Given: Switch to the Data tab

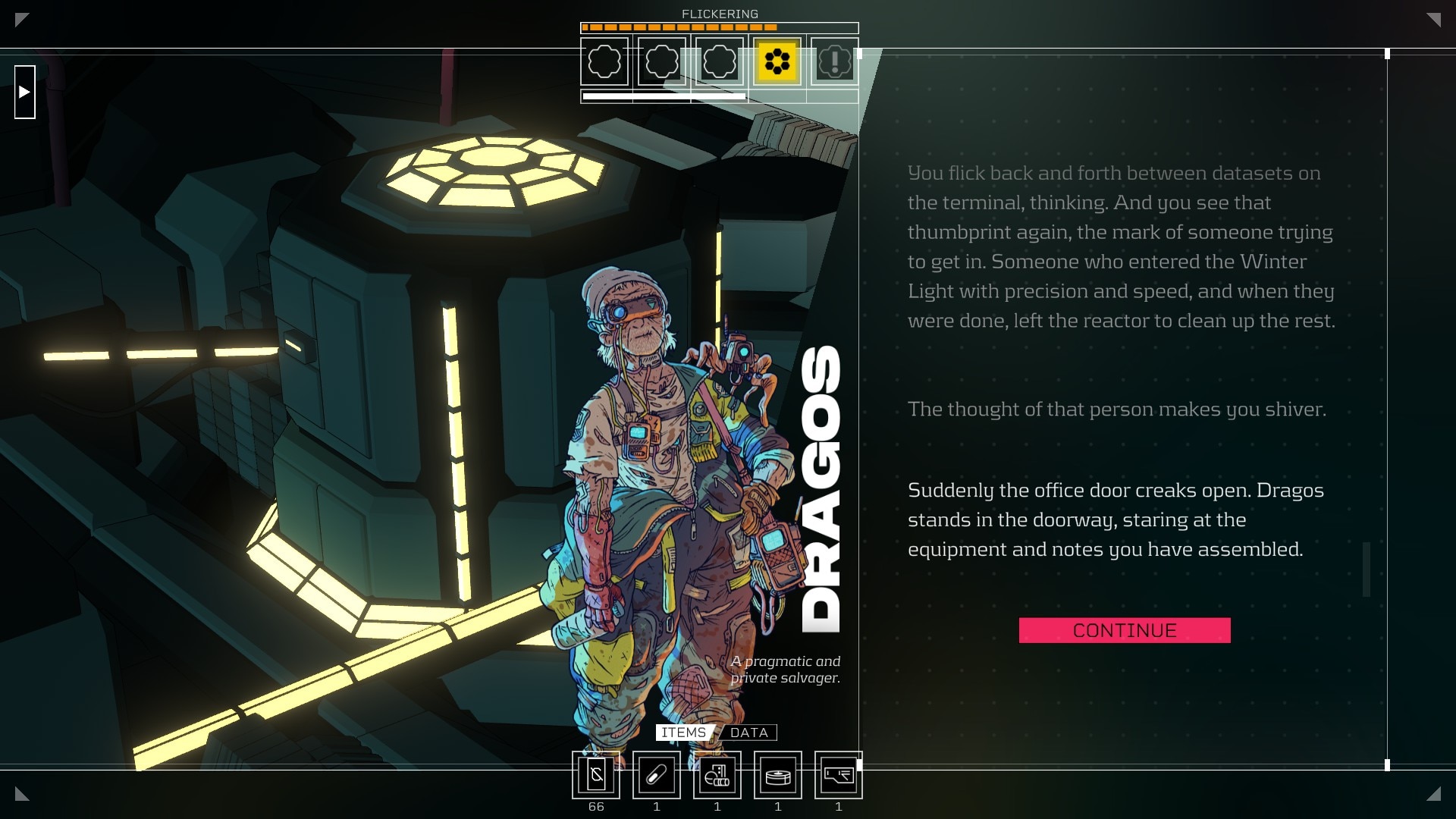Looking at the screenshot, I should (748, 733).
